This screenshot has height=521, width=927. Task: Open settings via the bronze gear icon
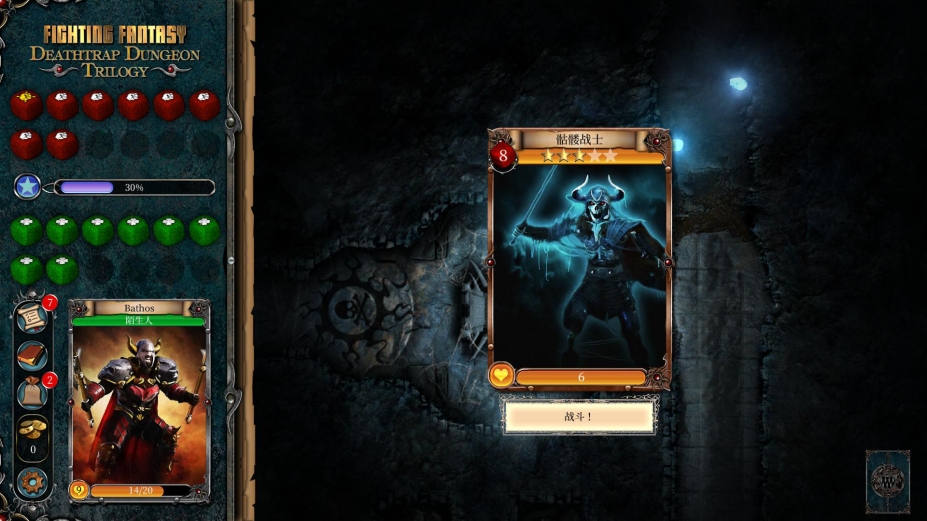coord(32,481)
